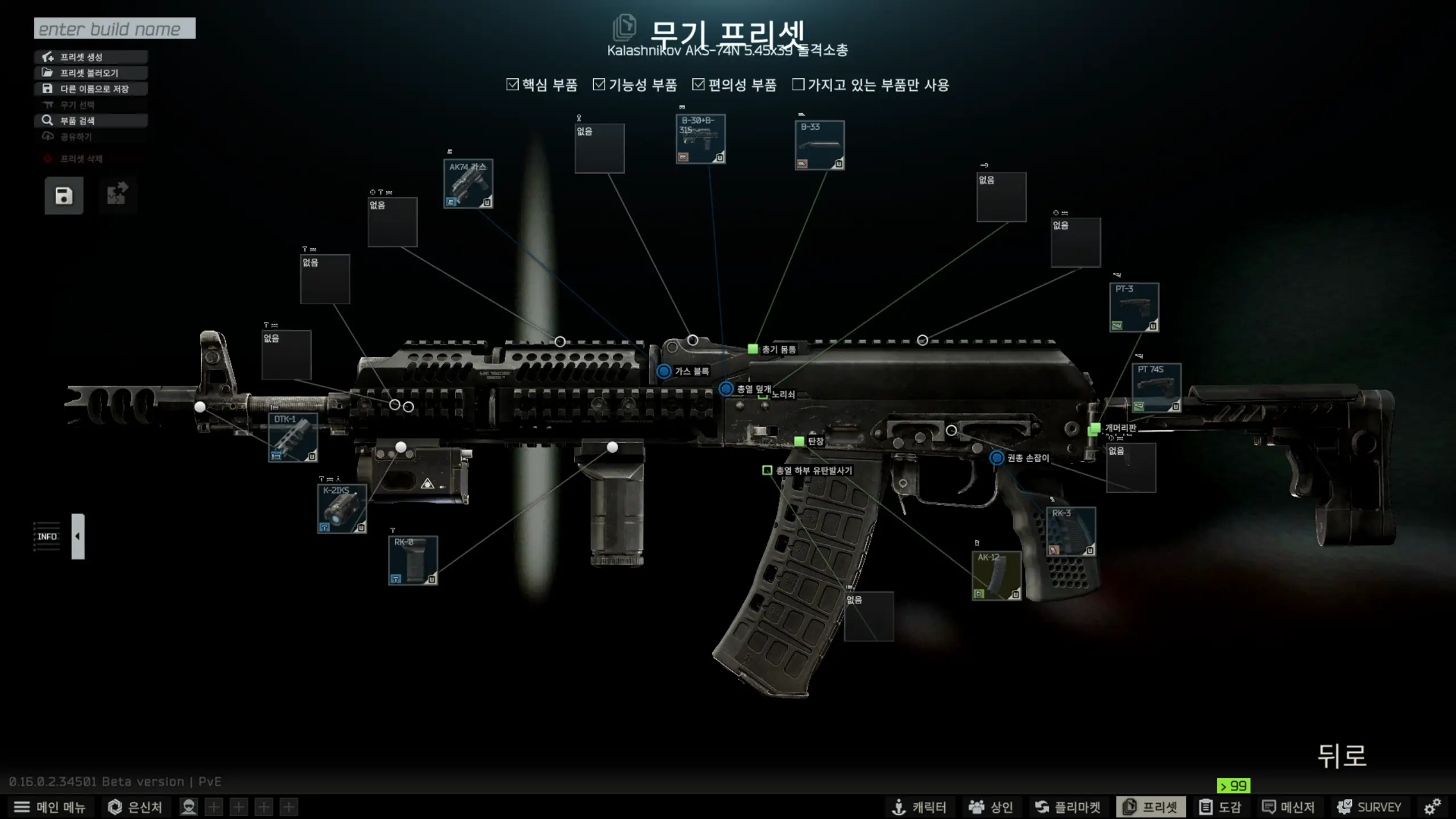Screen dimensions: 1456x819
Task: Open the main menu (메인 메뉴)
Action: (49, 807)
